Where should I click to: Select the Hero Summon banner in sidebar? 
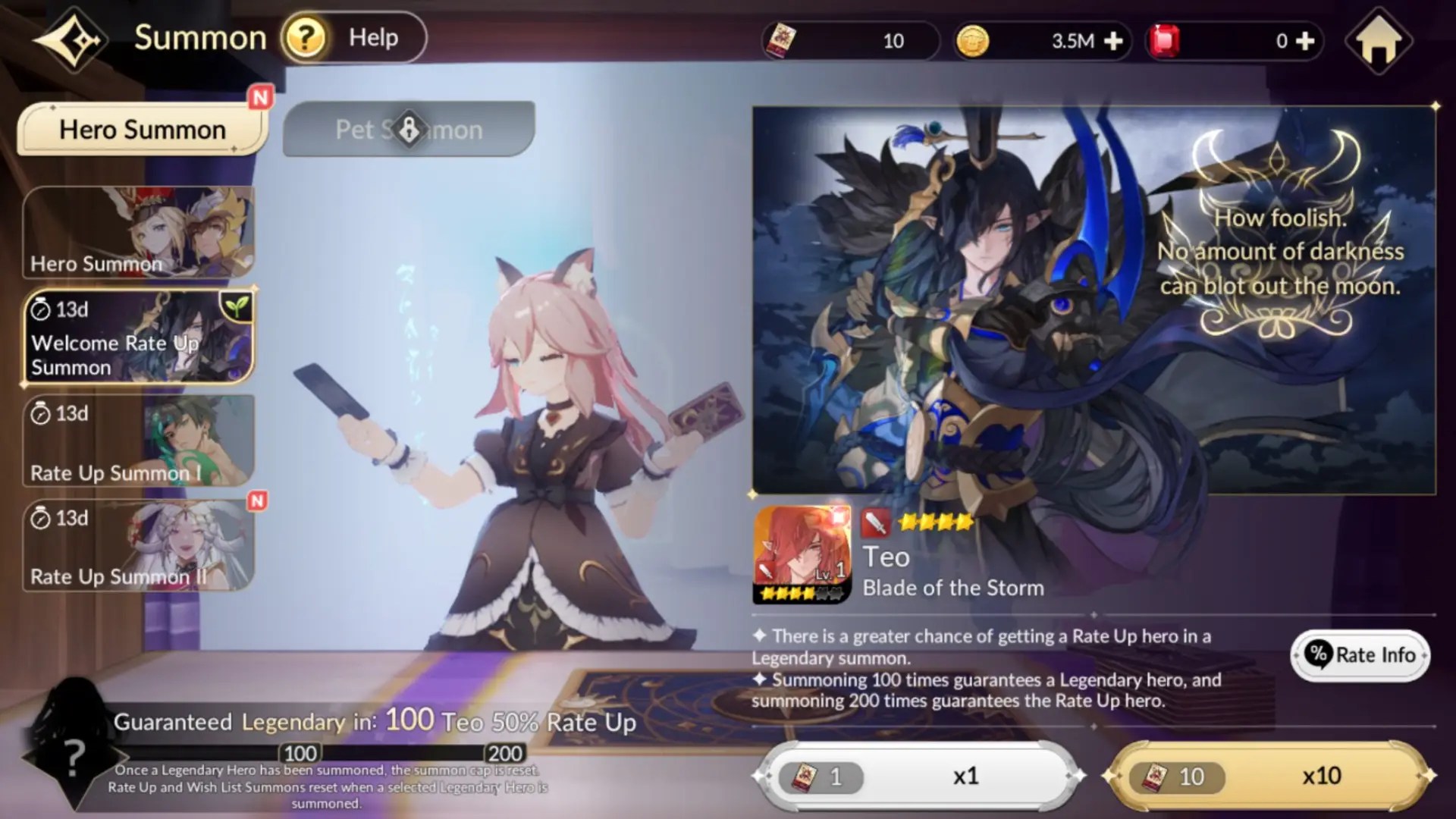coord(139,231)
